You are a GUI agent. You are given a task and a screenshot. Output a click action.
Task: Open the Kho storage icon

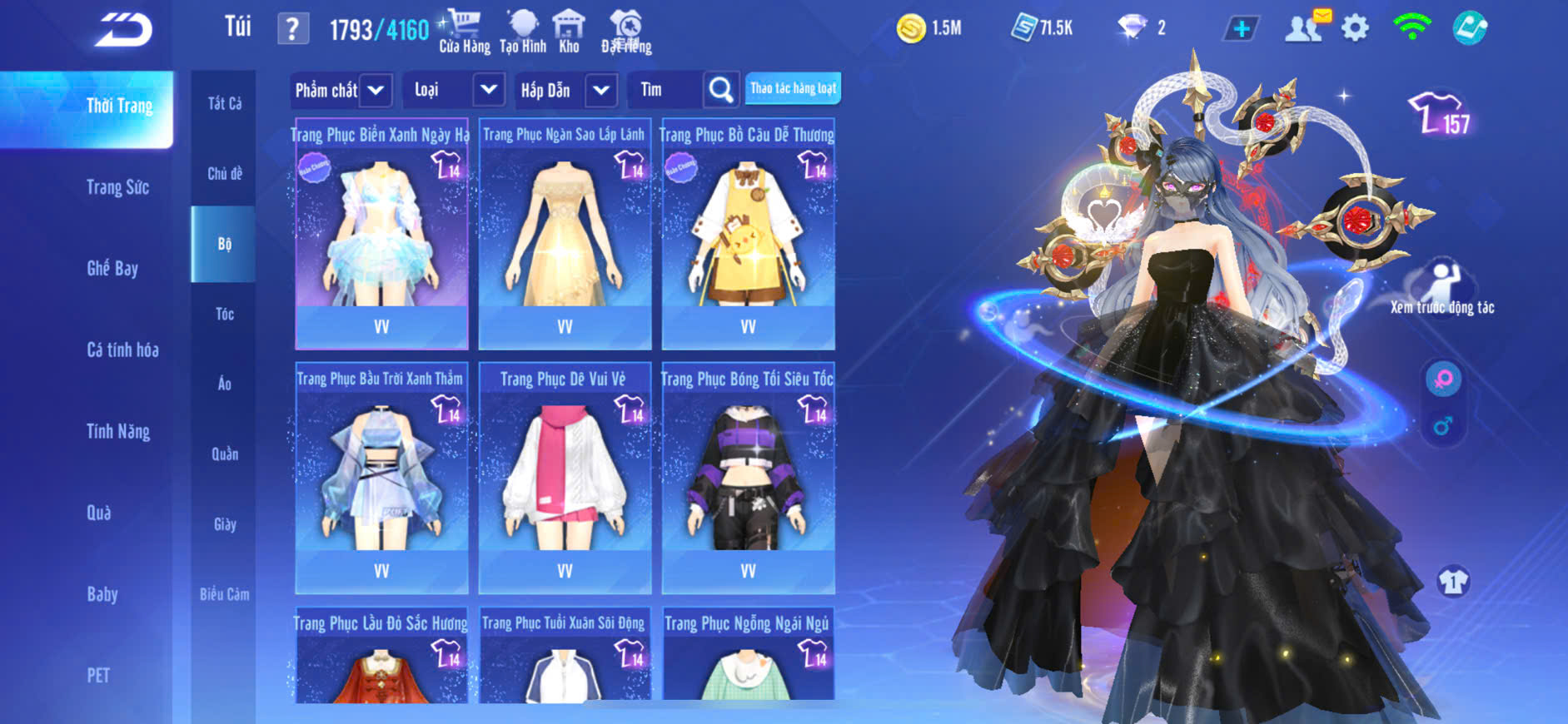pos(569,32)
